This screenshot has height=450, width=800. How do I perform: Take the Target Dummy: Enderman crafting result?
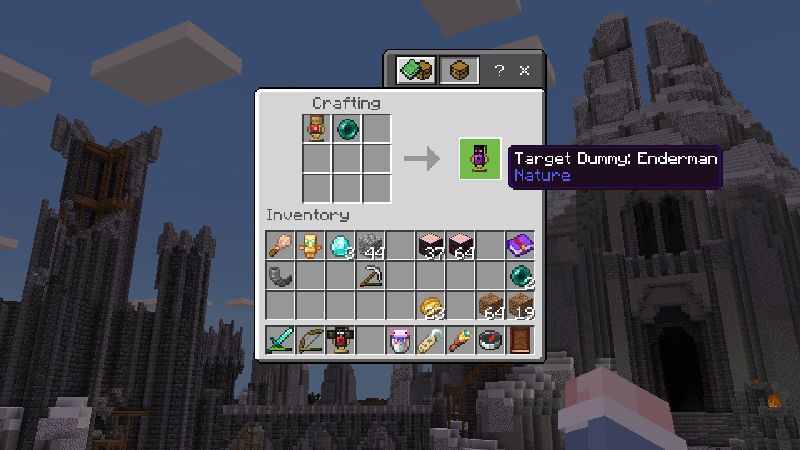click(x=480, y=158)
